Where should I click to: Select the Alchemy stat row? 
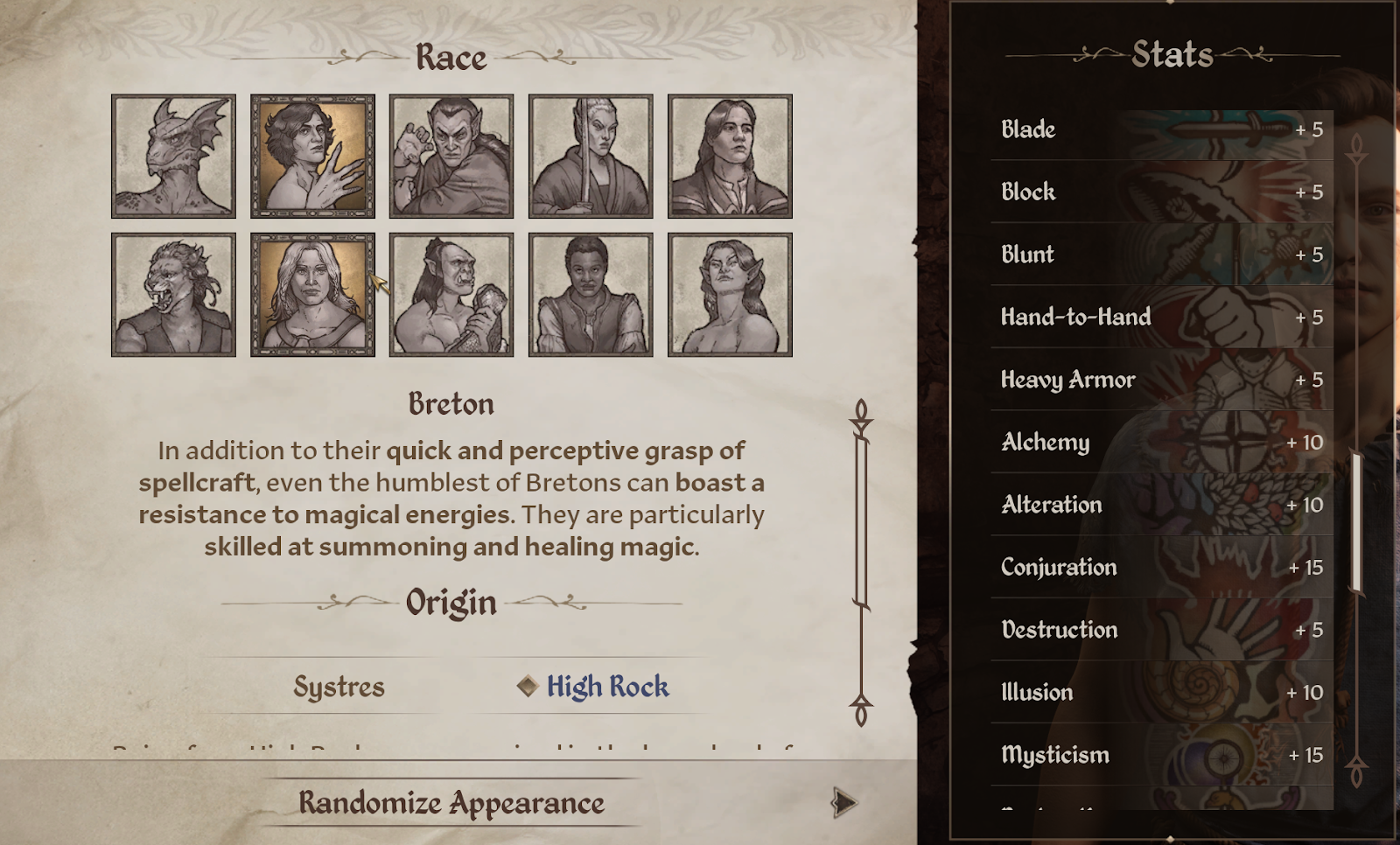tap(1161, 442)
